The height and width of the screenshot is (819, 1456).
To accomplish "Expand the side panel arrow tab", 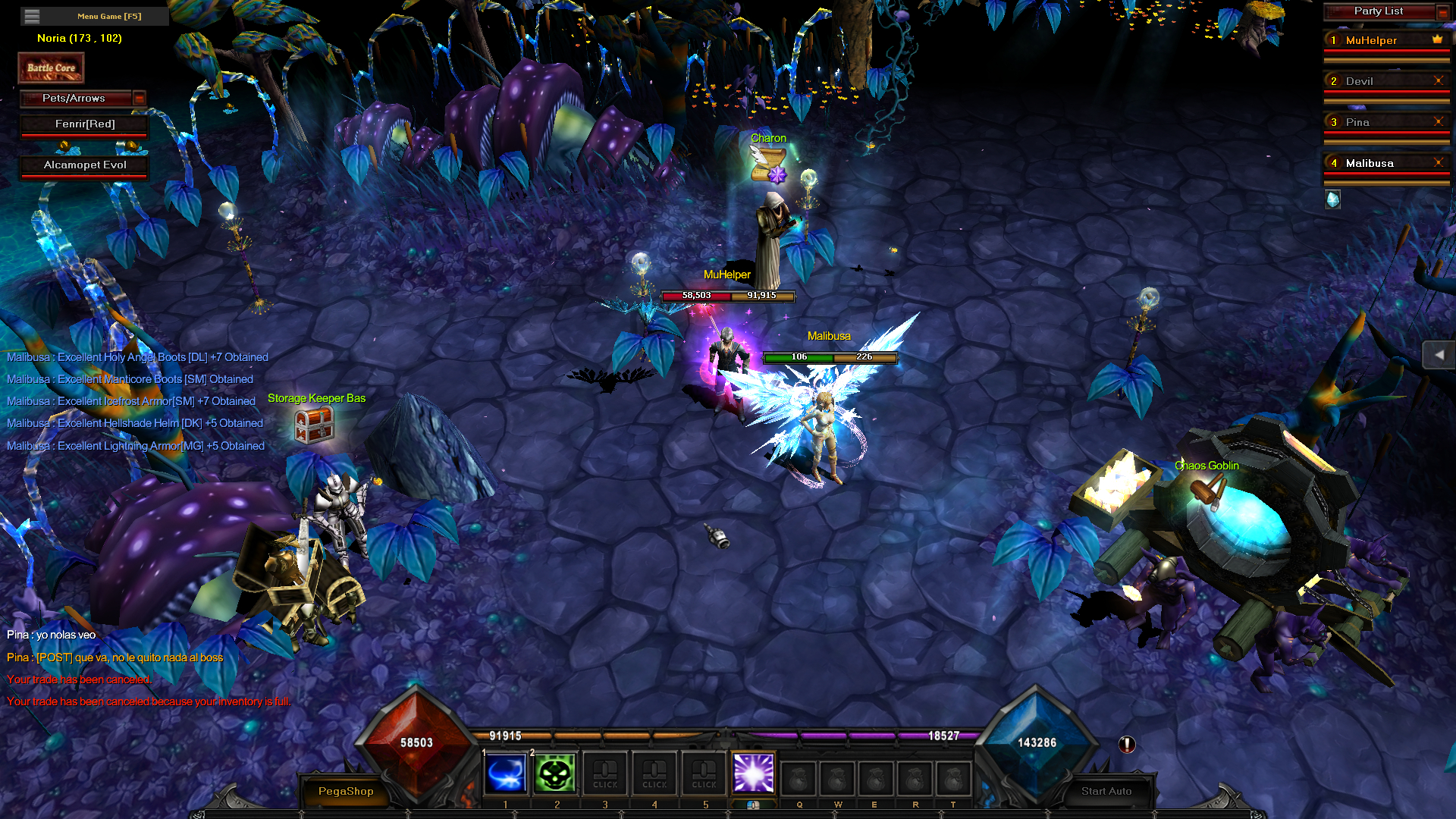I will [1439, 355].
